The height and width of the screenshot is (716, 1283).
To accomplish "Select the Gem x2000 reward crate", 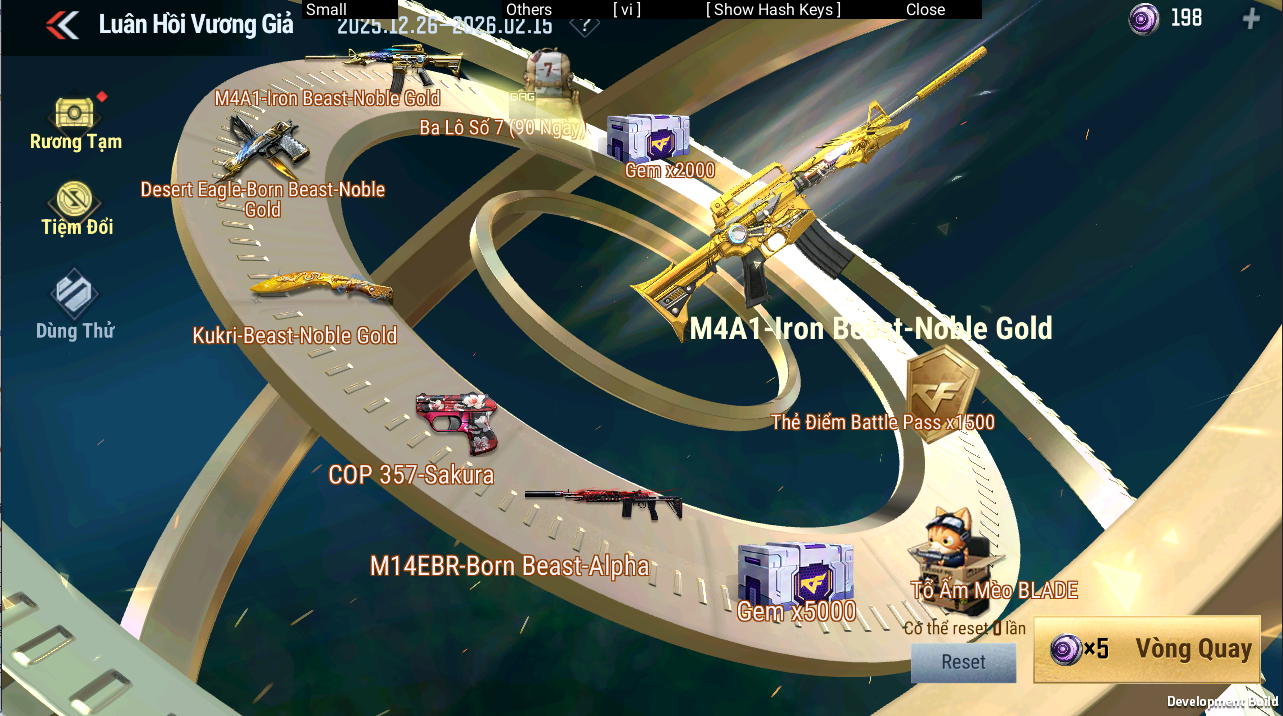I will (x=647, y=138).
